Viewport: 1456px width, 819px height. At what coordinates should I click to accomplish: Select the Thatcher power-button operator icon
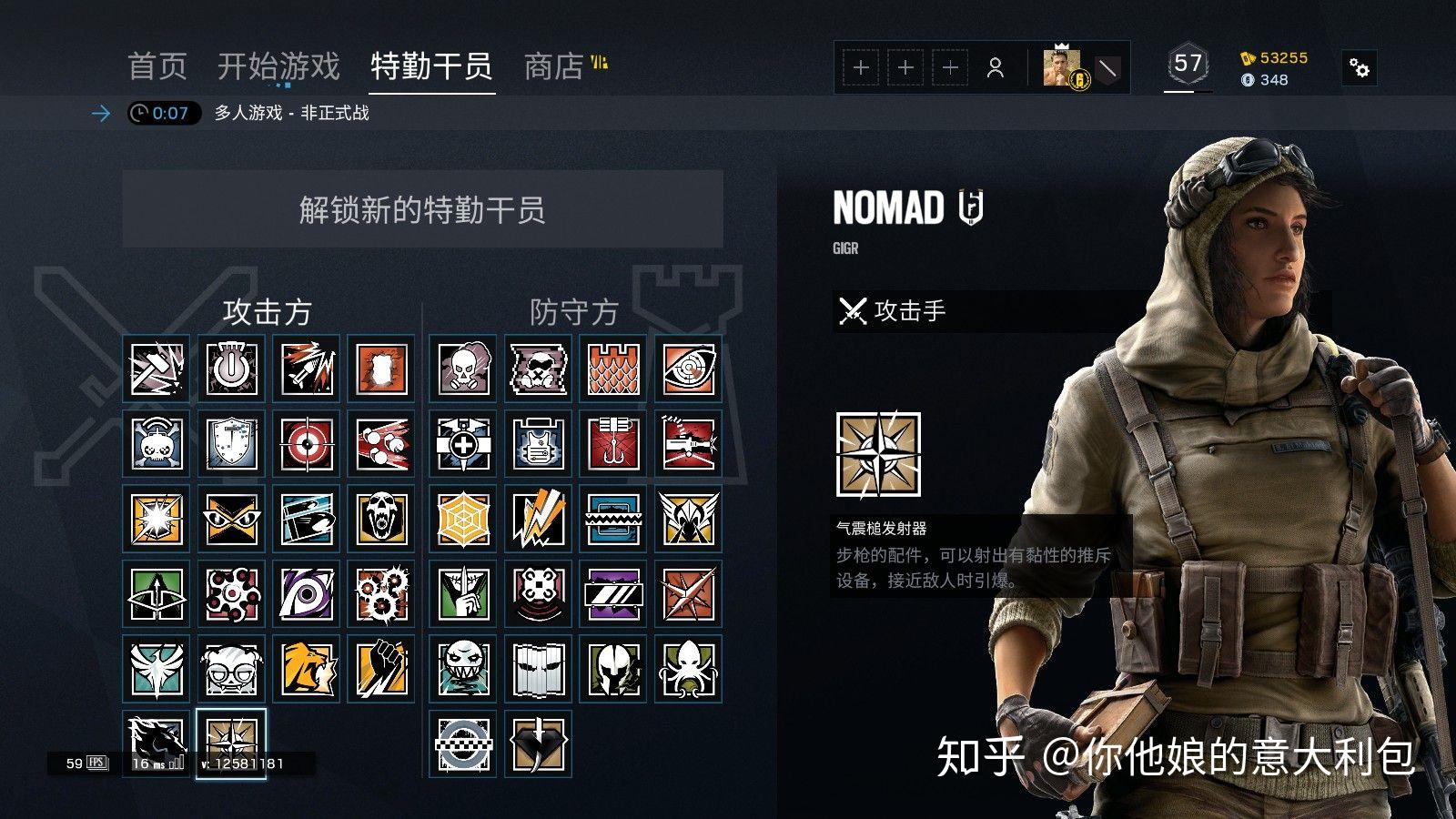point(231,369)
